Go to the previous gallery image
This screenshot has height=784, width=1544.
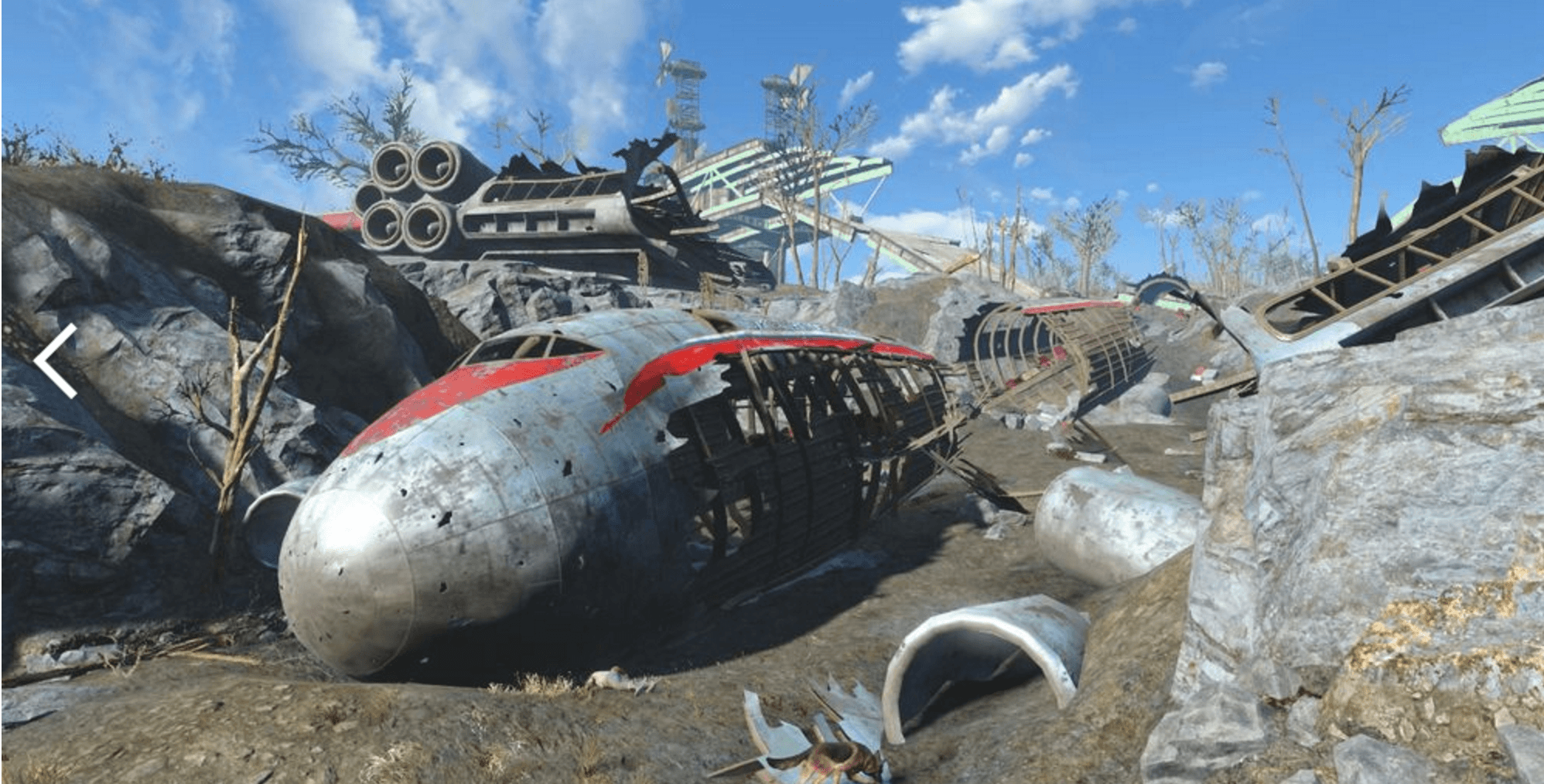[x=56, y=360]
